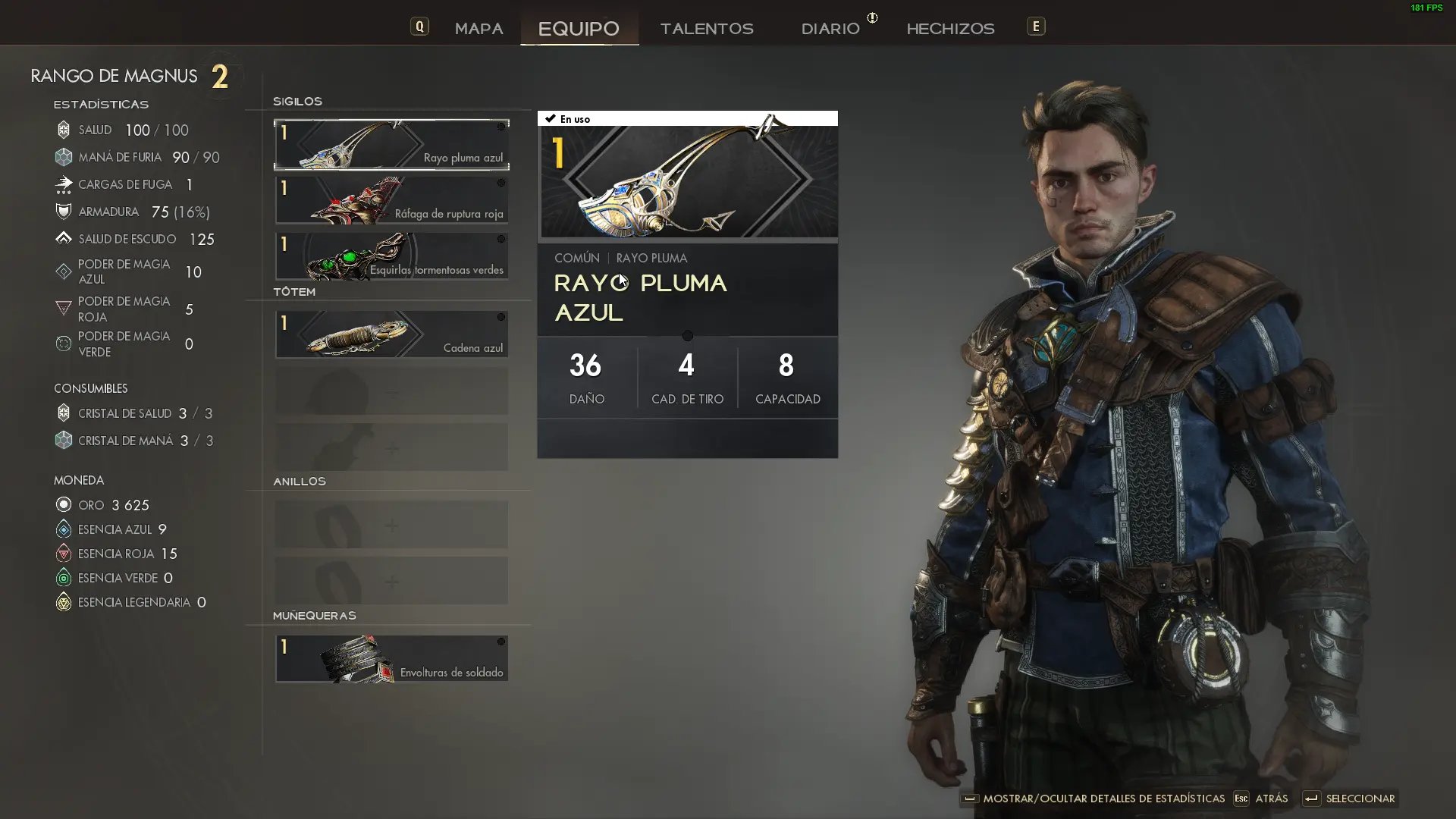This screenshot has width=1456, height=819.
Task: Open the Talentos tab
Action: click(x=707, y=29)
